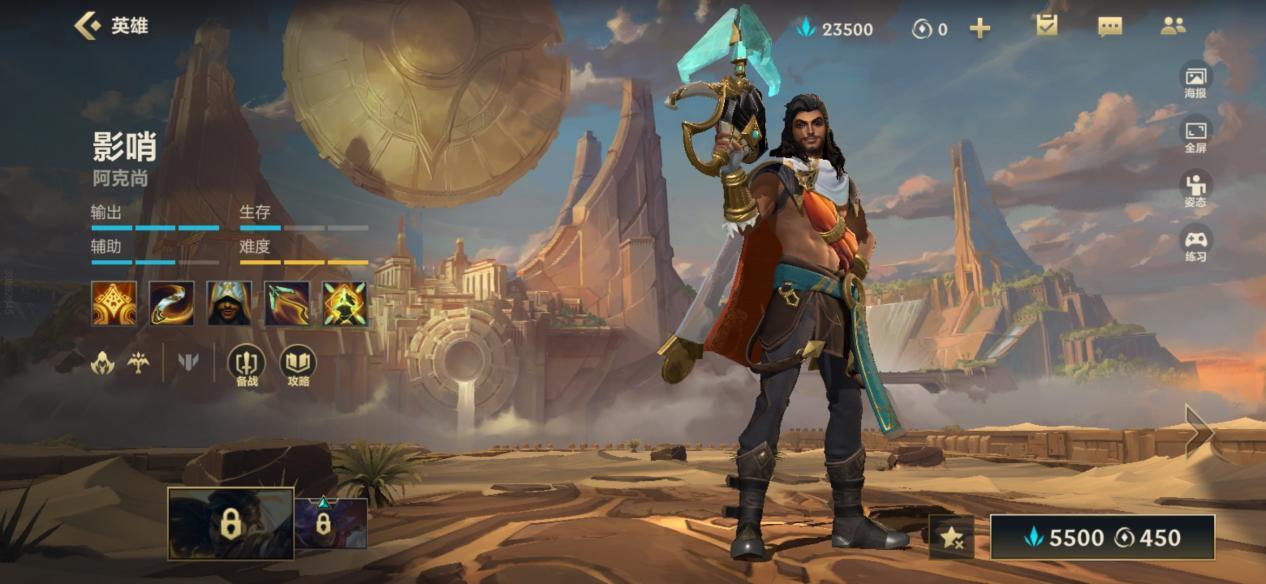Toggle the star favorite button
Screen dimensions: 1266x584
pyautogui.click(x=951, y=538)
